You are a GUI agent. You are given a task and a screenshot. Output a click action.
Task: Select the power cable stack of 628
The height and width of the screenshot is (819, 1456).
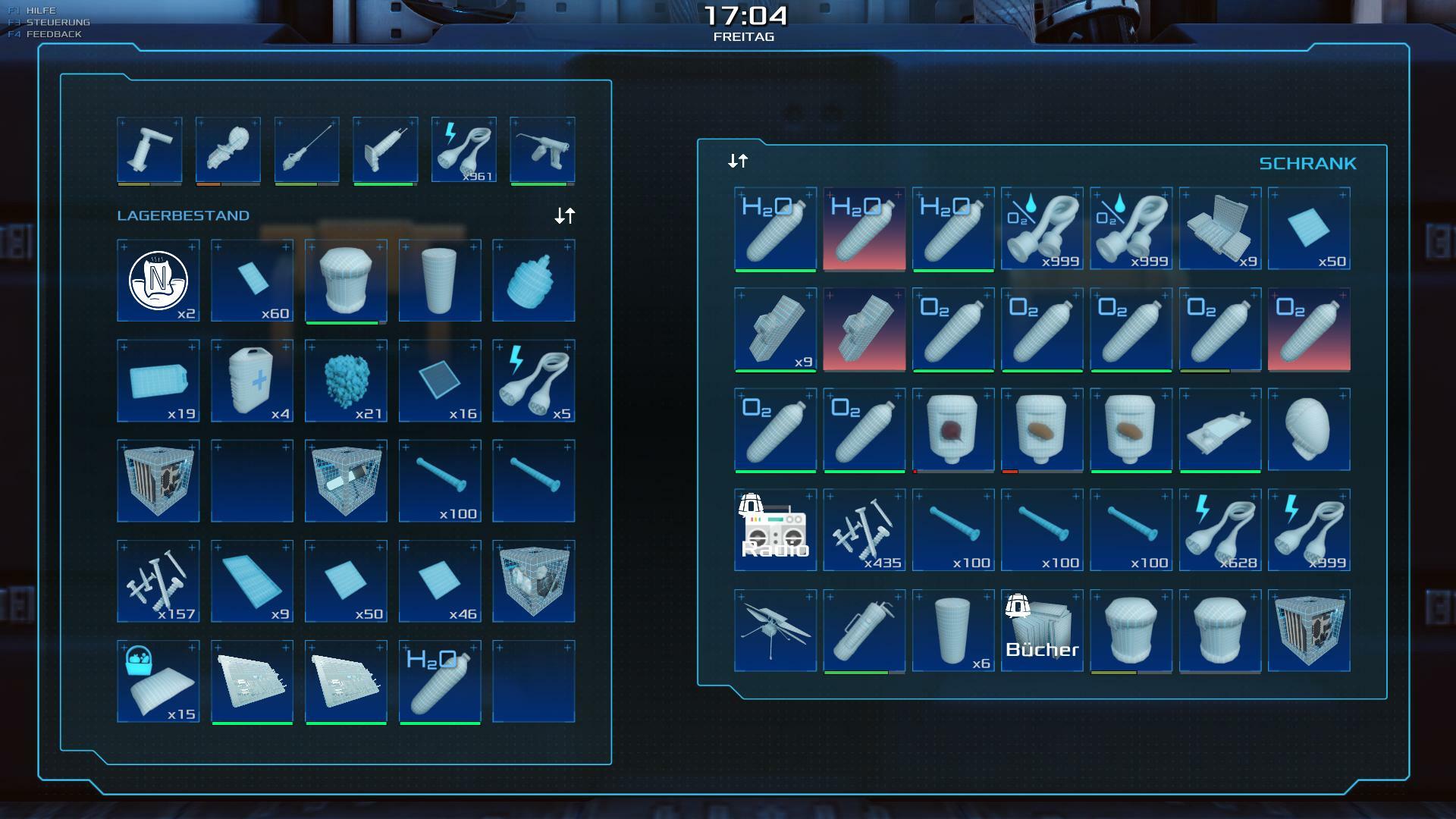point(1219,530)
